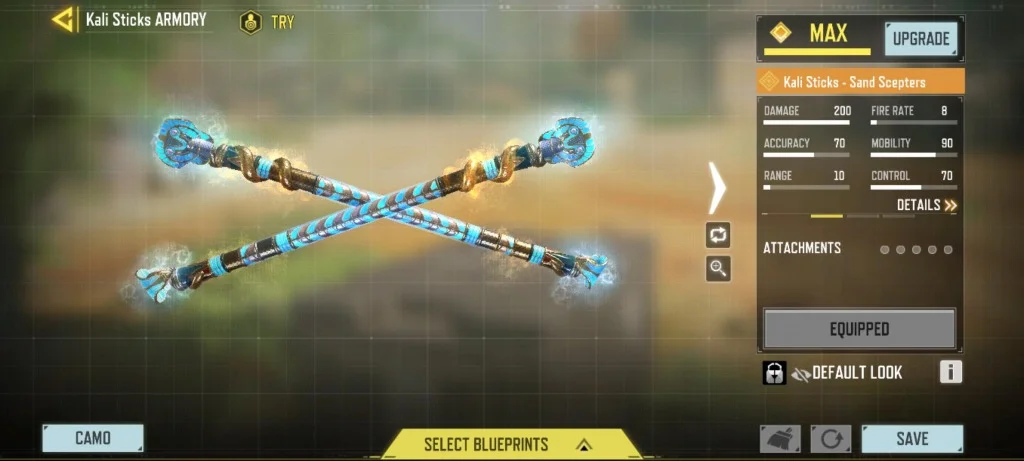Expand weapon stat Details

[x=927, y=205]
